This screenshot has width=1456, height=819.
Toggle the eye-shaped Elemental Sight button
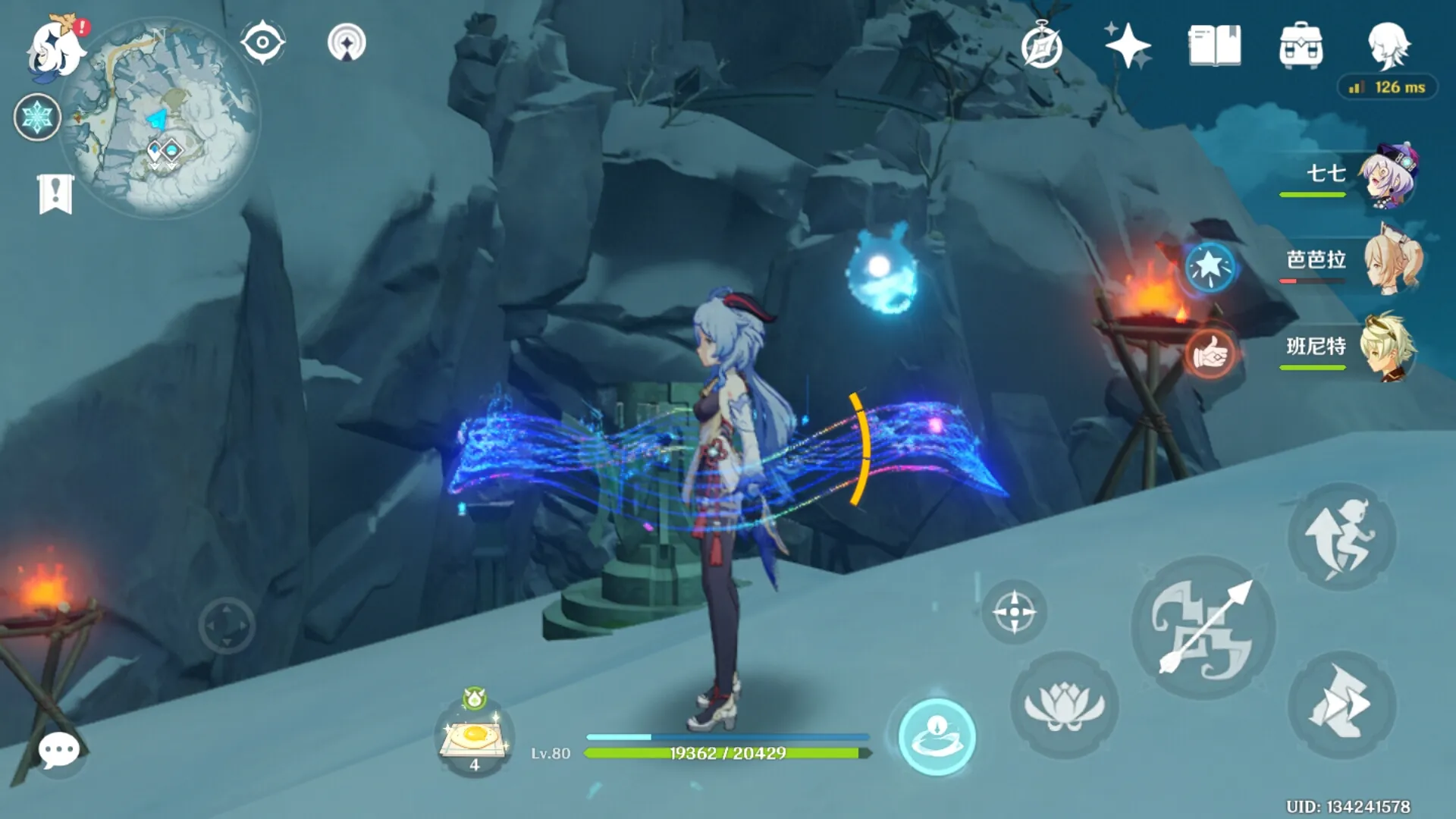click(262, 42)
